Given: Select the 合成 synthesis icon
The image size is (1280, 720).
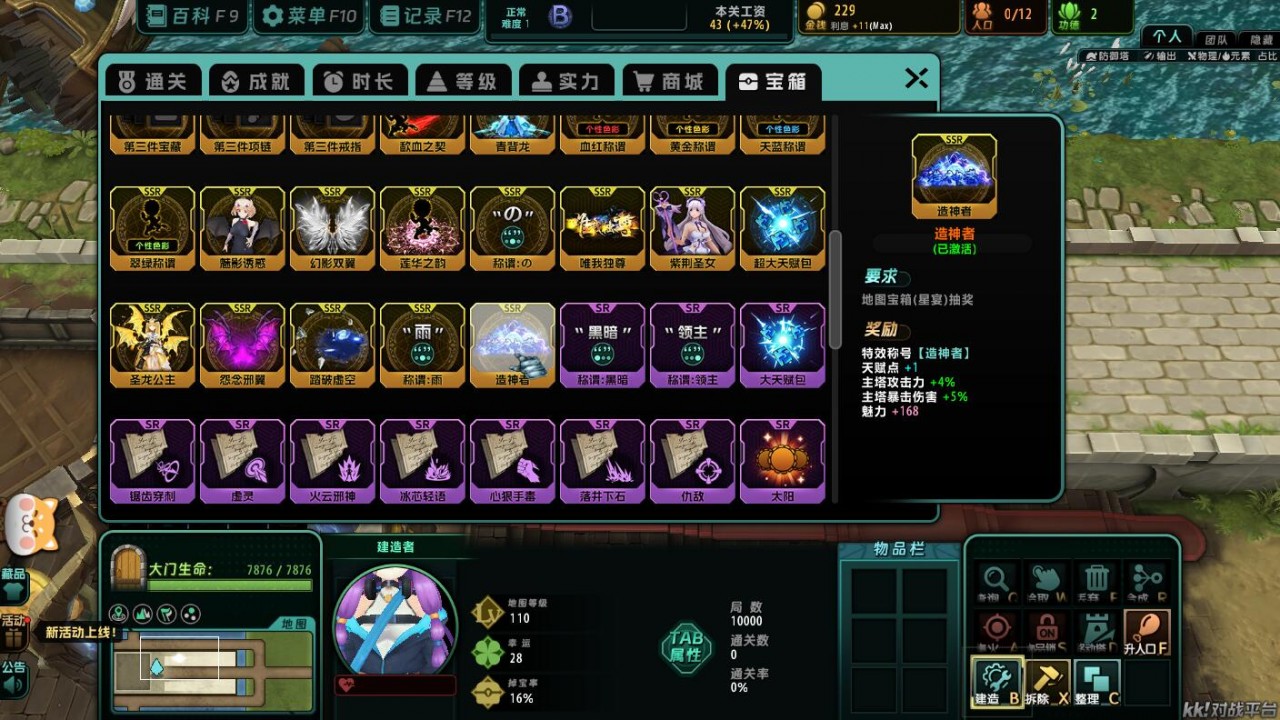Looking at the screenshot, I should [1146, 578].
